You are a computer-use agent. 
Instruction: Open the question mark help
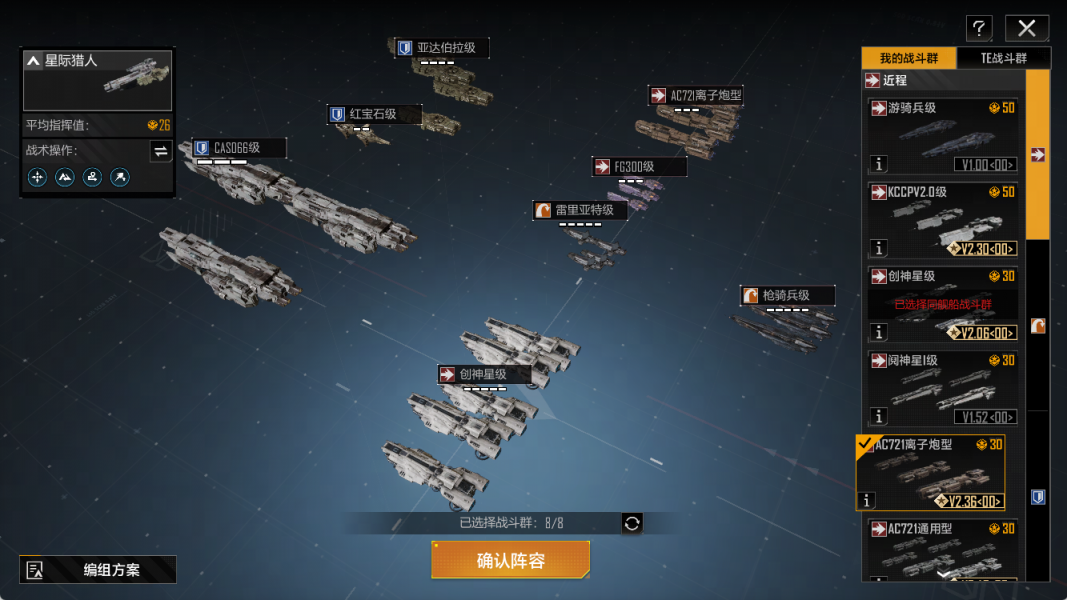pos(980,28)
